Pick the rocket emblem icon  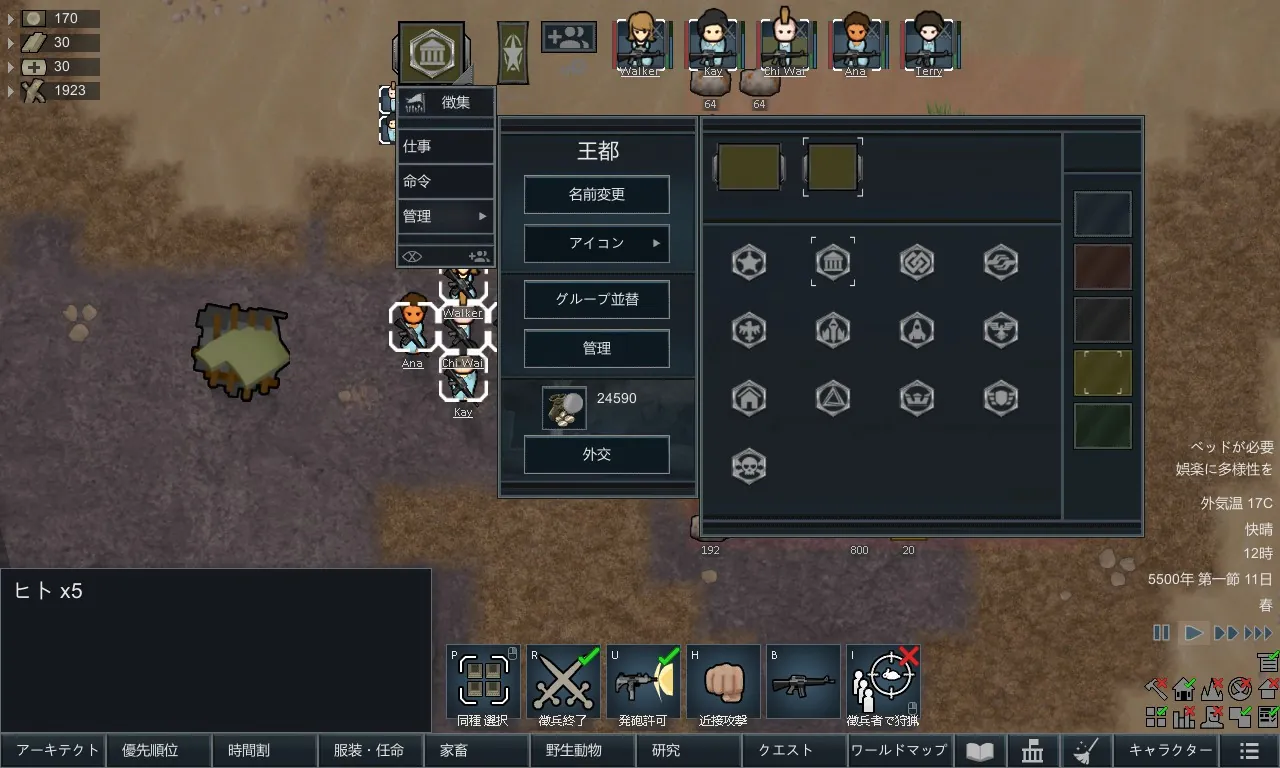point(917,330)
